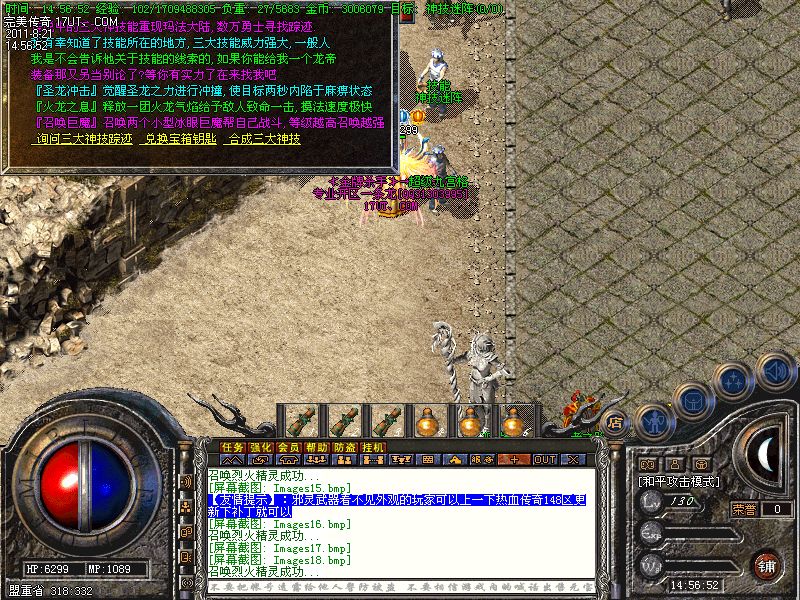The image size is (800, 600).
Task: Open the 店 shop button
Action: coord(615,421)
